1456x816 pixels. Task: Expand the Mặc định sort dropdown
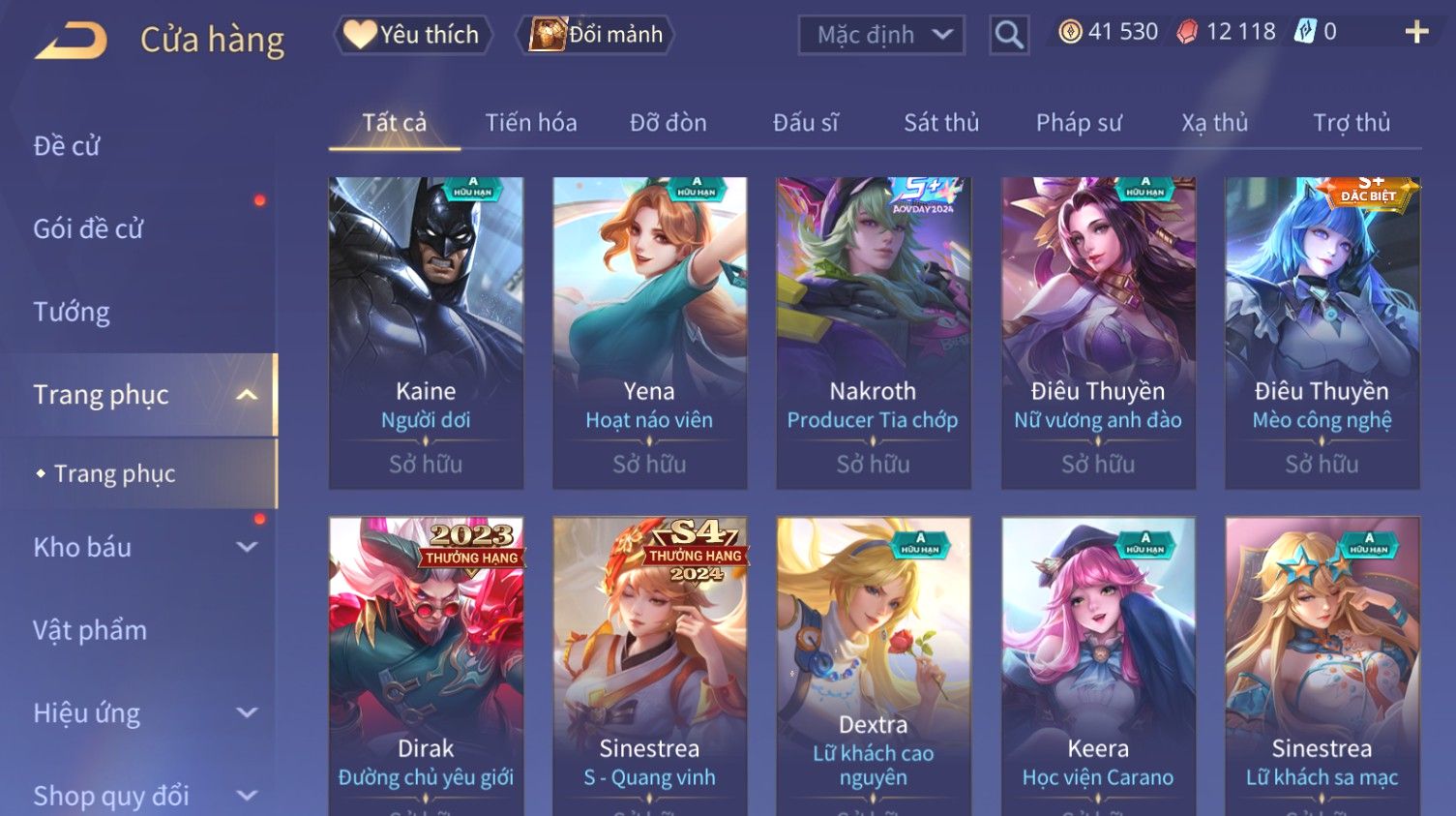pyautogui.click(x=880, y=35)
